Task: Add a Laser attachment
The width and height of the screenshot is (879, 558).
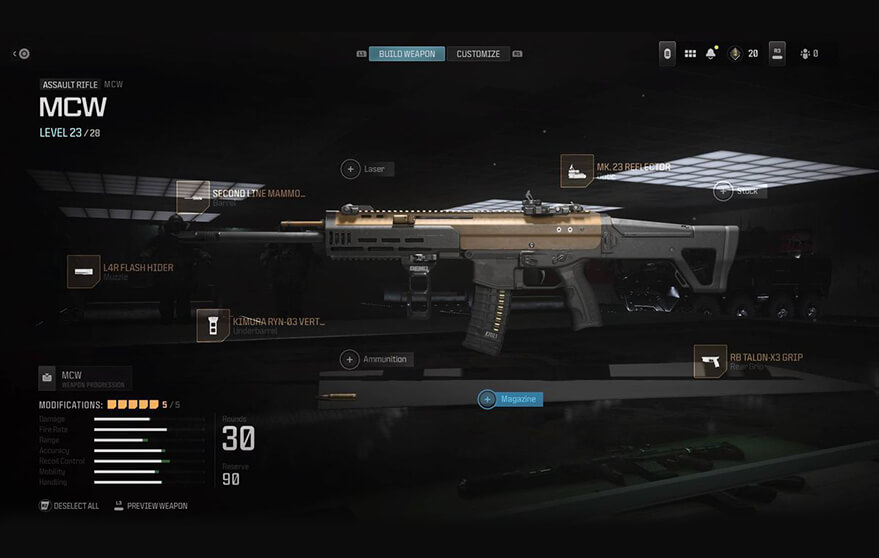Action: point(351,169)
